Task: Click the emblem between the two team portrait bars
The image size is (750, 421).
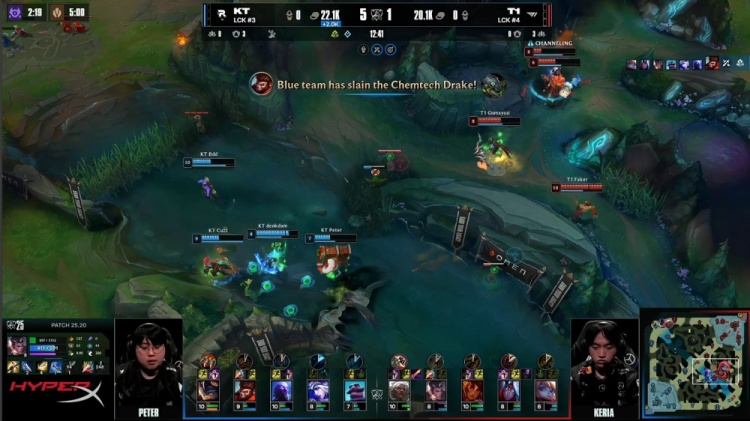Action: tap(377, 393)
